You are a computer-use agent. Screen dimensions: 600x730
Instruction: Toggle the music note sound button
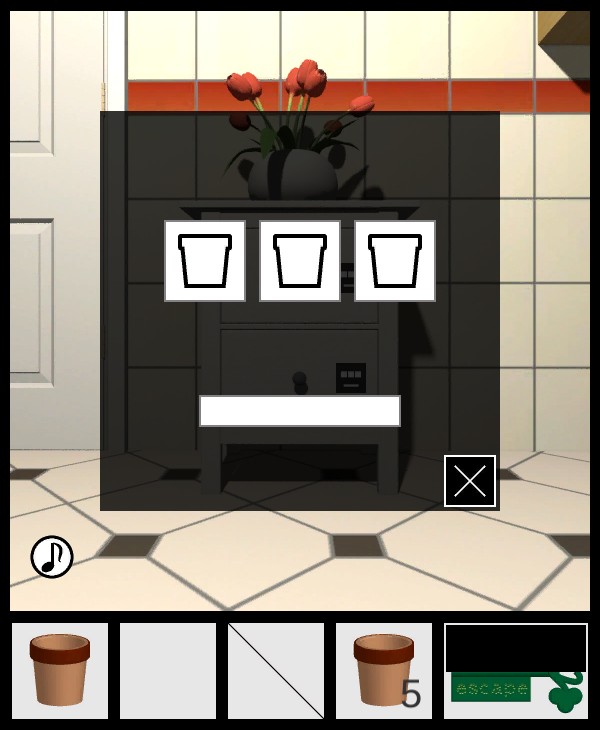click(x=52, y=557)
